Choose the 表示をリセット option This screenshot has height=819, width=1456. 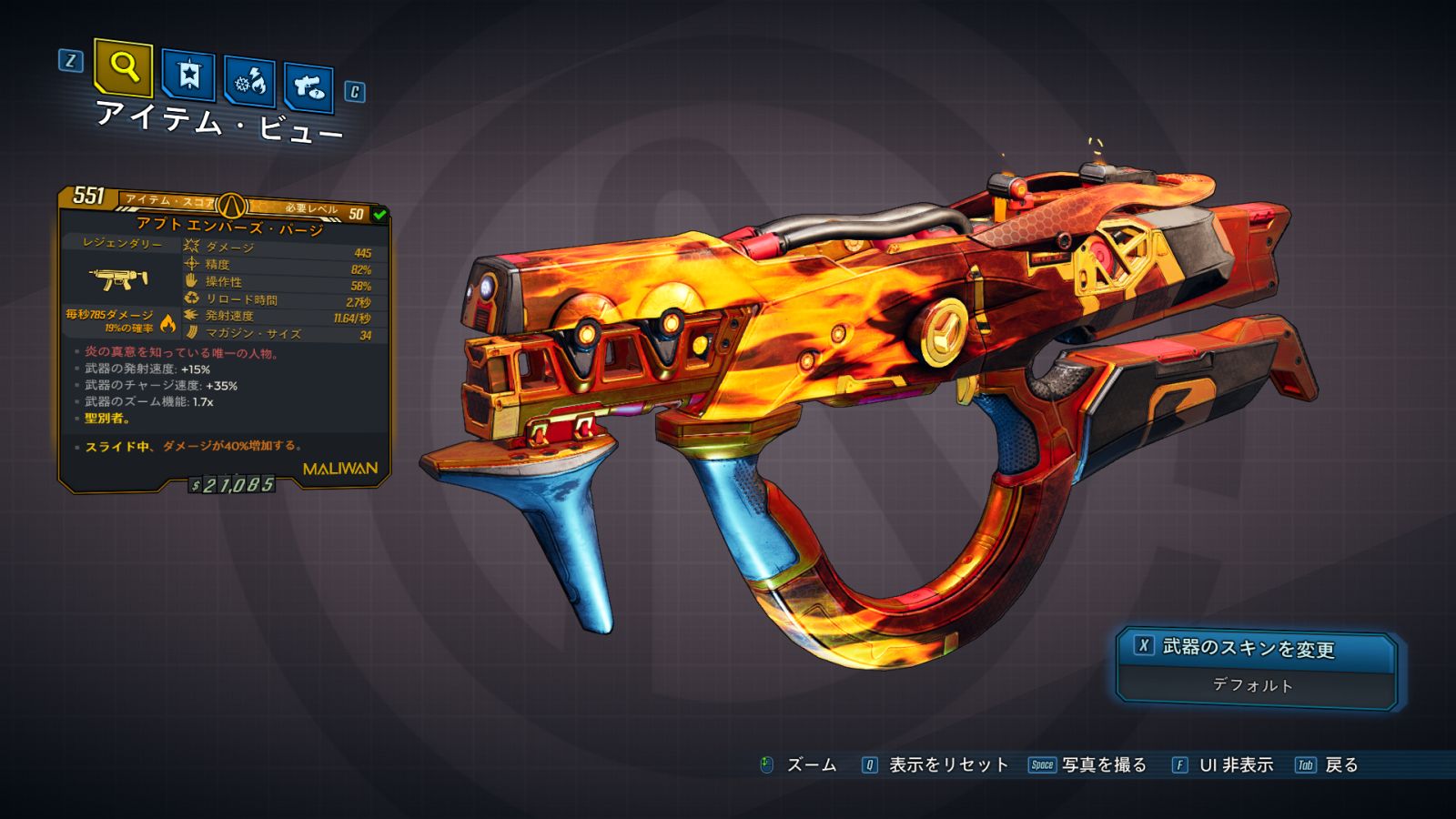click(x=935, y=765)
